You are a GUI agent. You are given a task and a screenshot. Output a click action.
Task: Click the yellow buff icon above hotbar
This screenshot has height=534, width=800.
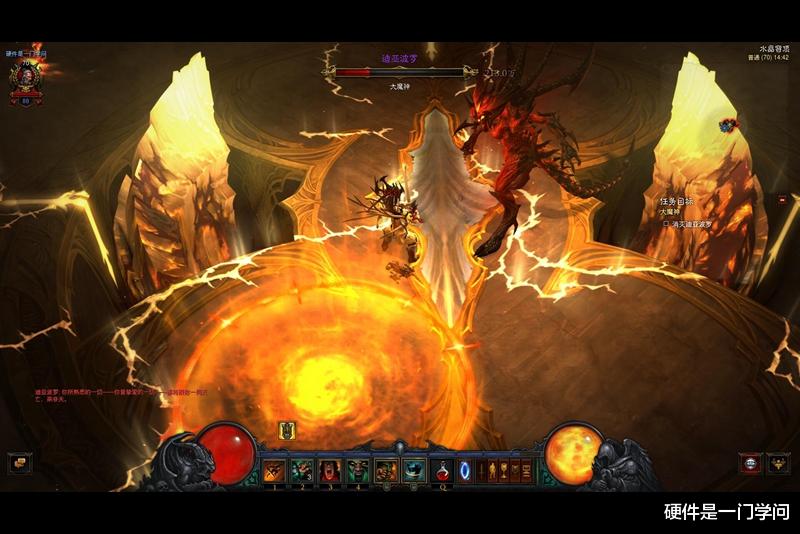pyautogui.click(x=288, y=431)
